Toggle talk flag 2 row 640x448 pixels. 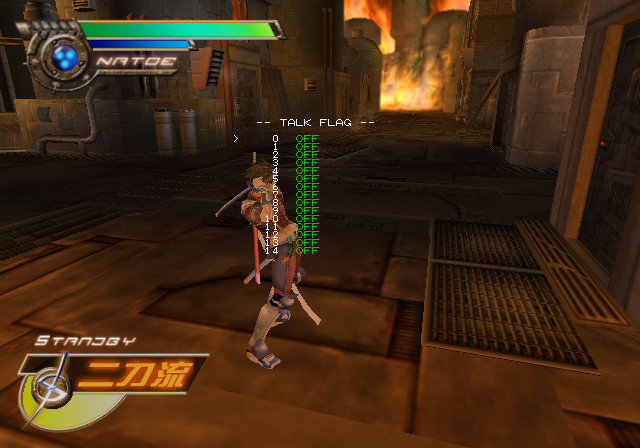pos(306,154)
